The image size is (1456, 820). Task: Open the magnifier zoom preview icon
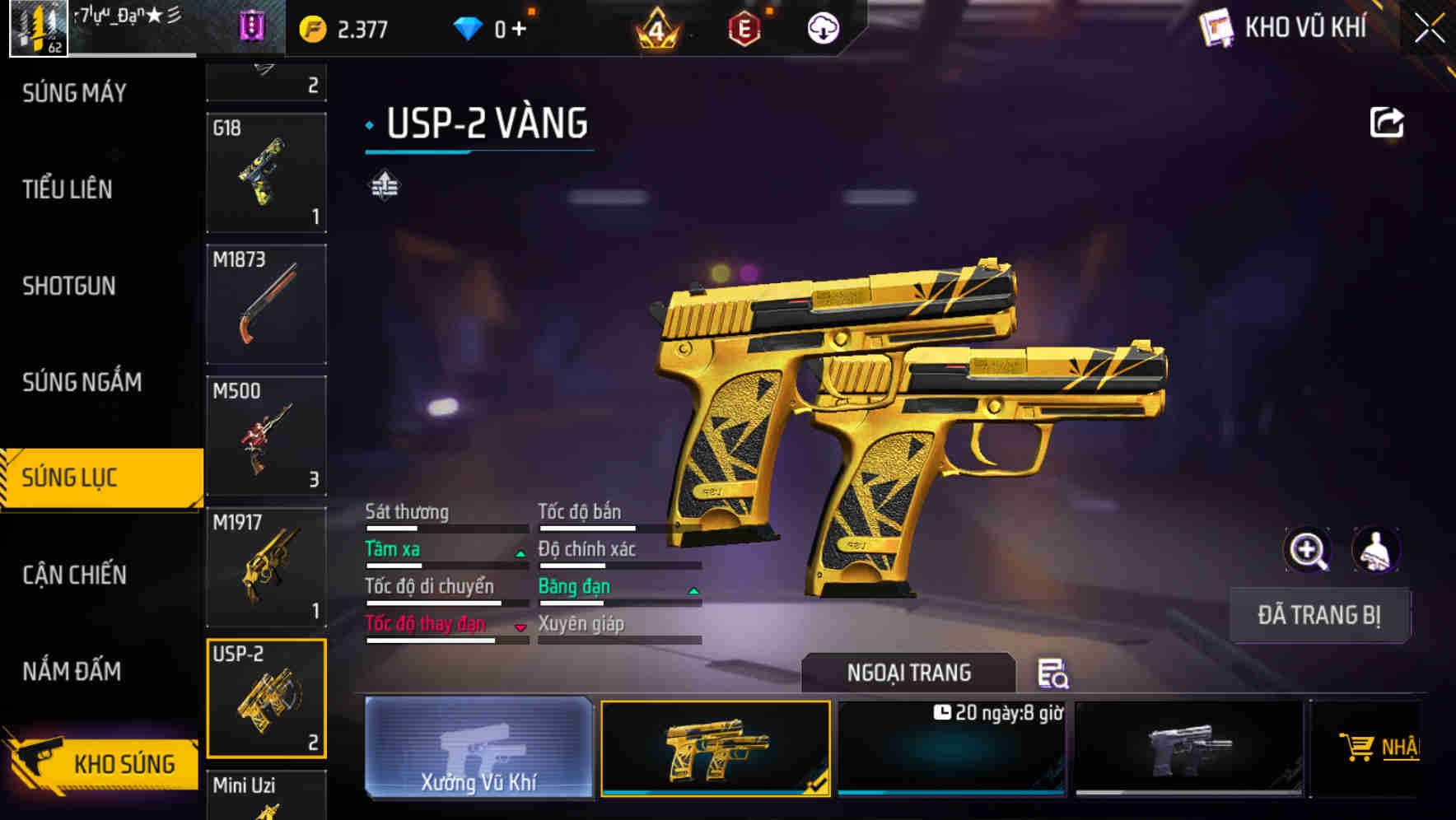pyautogui.click(x=1308, y=550)
